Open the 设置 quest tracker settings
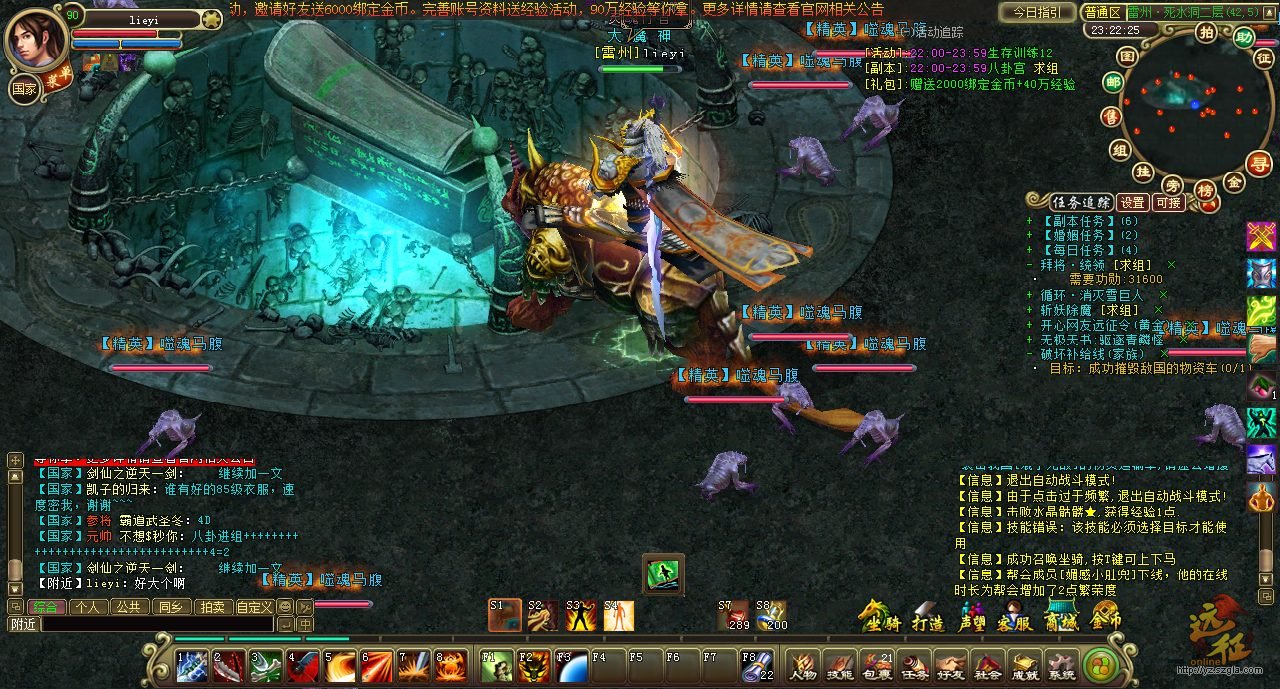The height and width of the screenshot is (689, 1280). [1131, 202]
